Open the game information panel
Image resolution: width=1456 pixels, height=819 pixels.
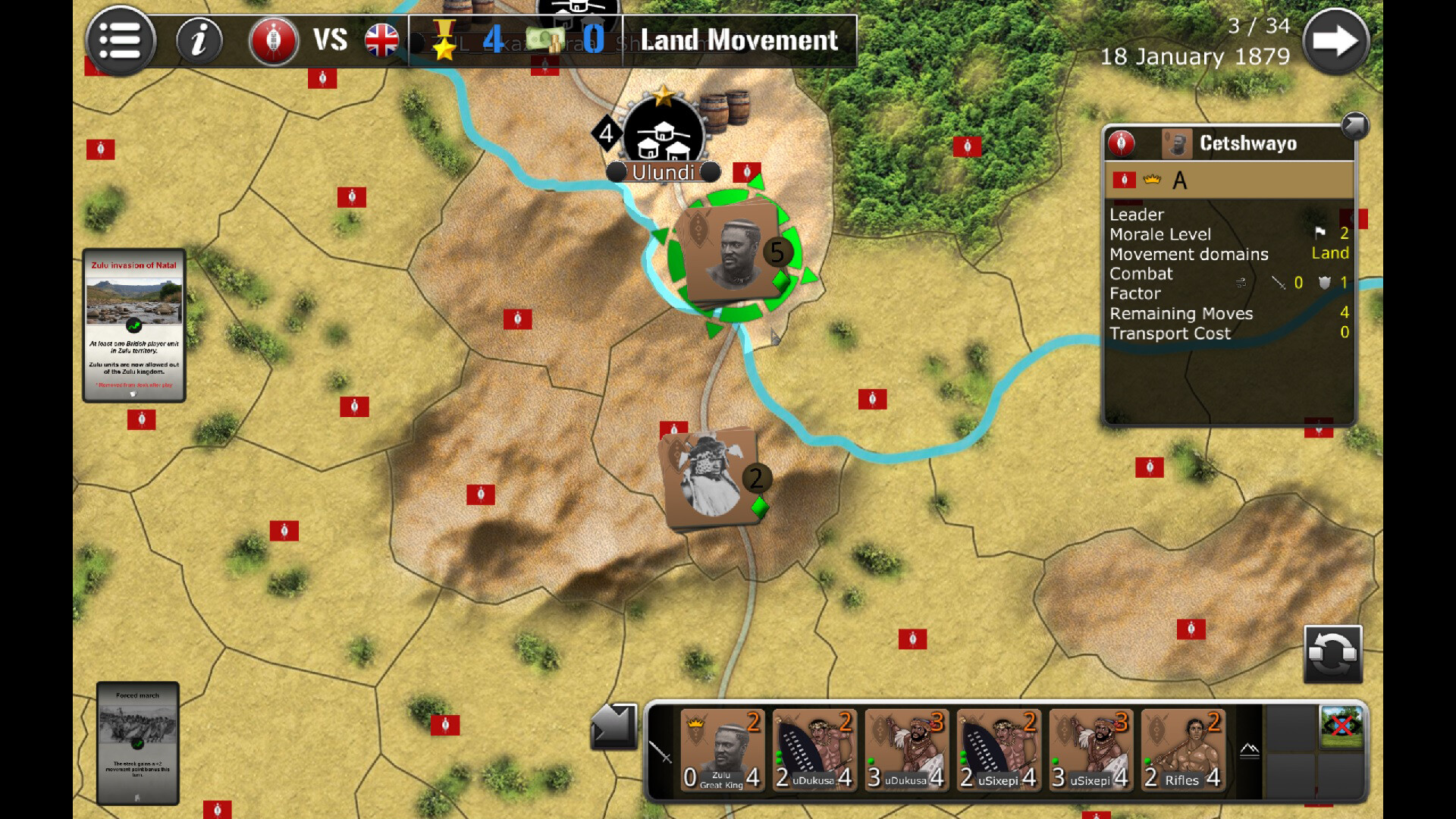pos(199,41)
